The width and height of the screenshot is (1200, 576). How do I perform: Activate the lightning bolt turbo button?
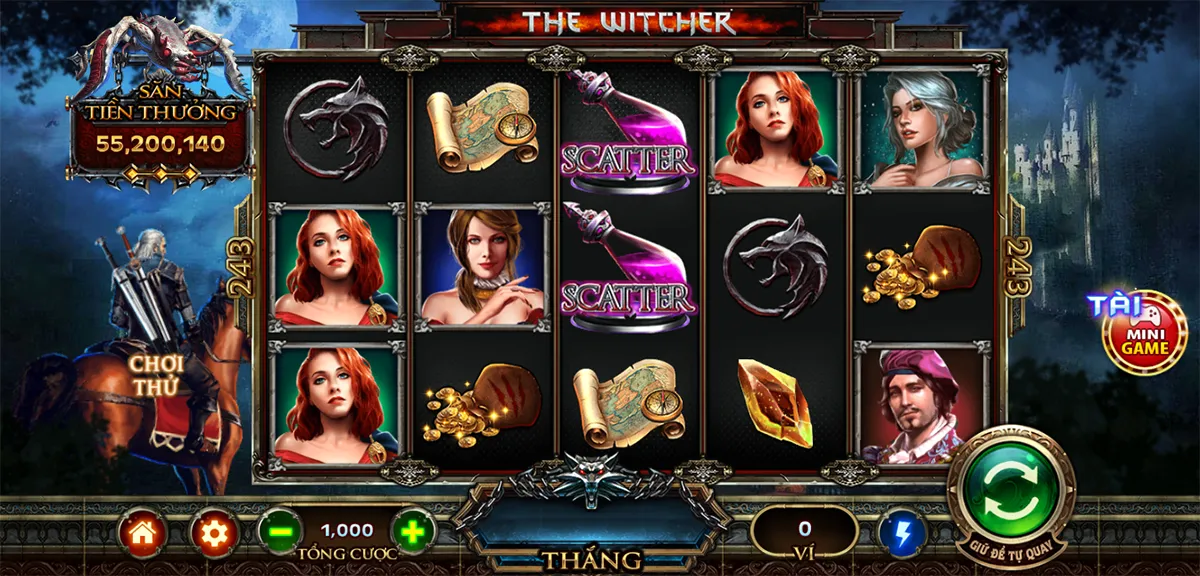point(902,533)
